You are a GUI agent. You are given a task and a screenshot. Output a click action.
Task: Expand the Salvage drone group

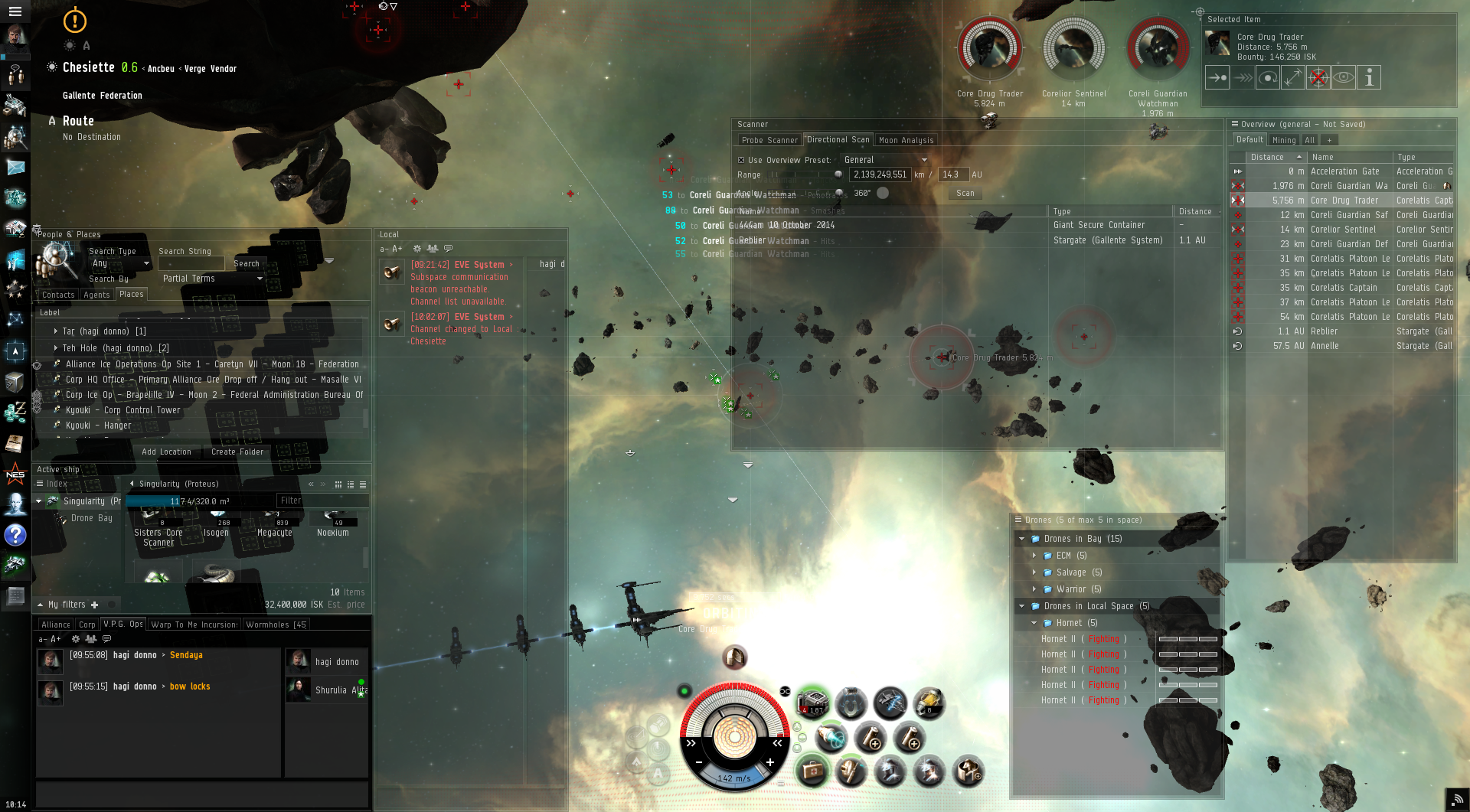click(1034, 572)
